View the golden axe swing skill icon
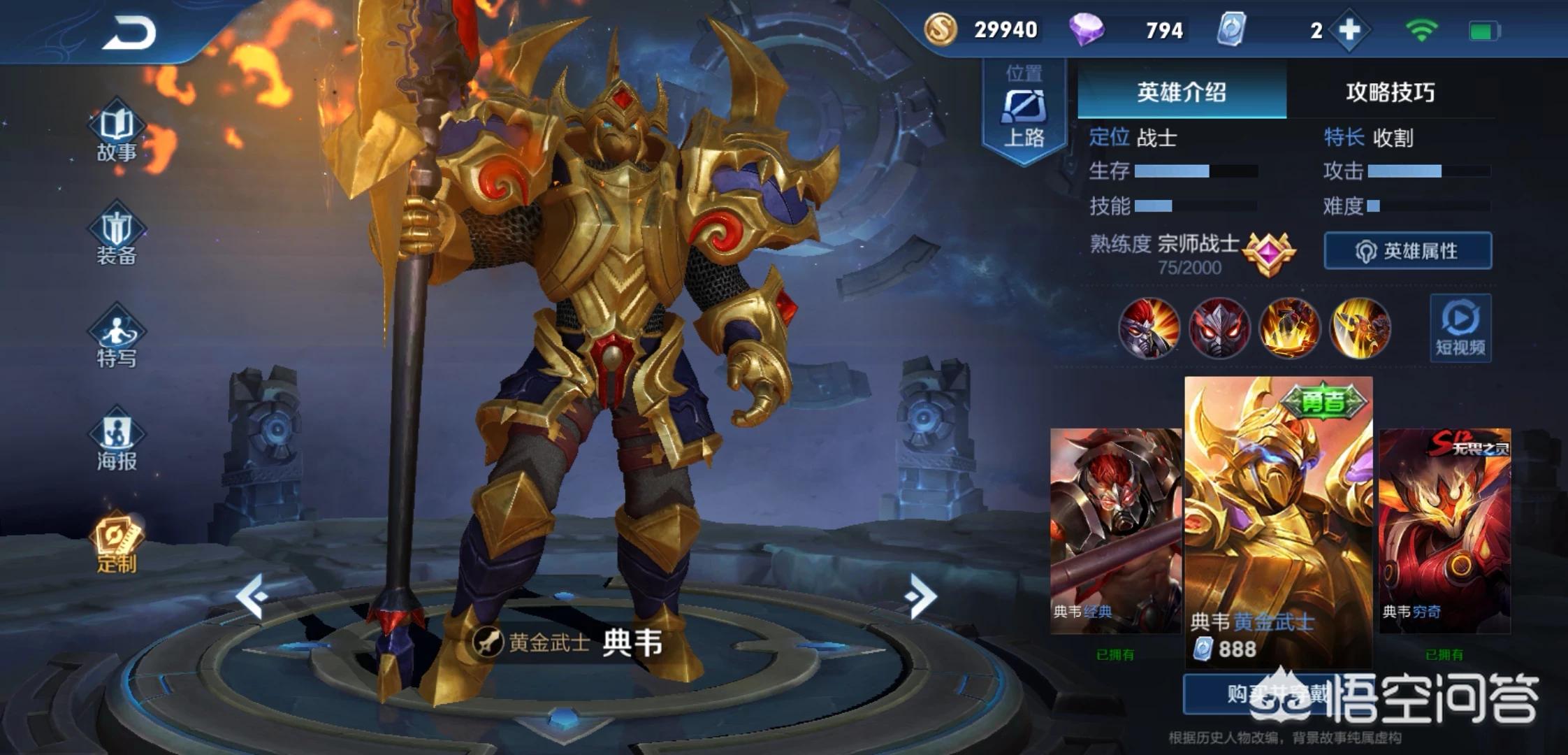The width and height of the screenshot is (1568, 755). click(1360, 328)
